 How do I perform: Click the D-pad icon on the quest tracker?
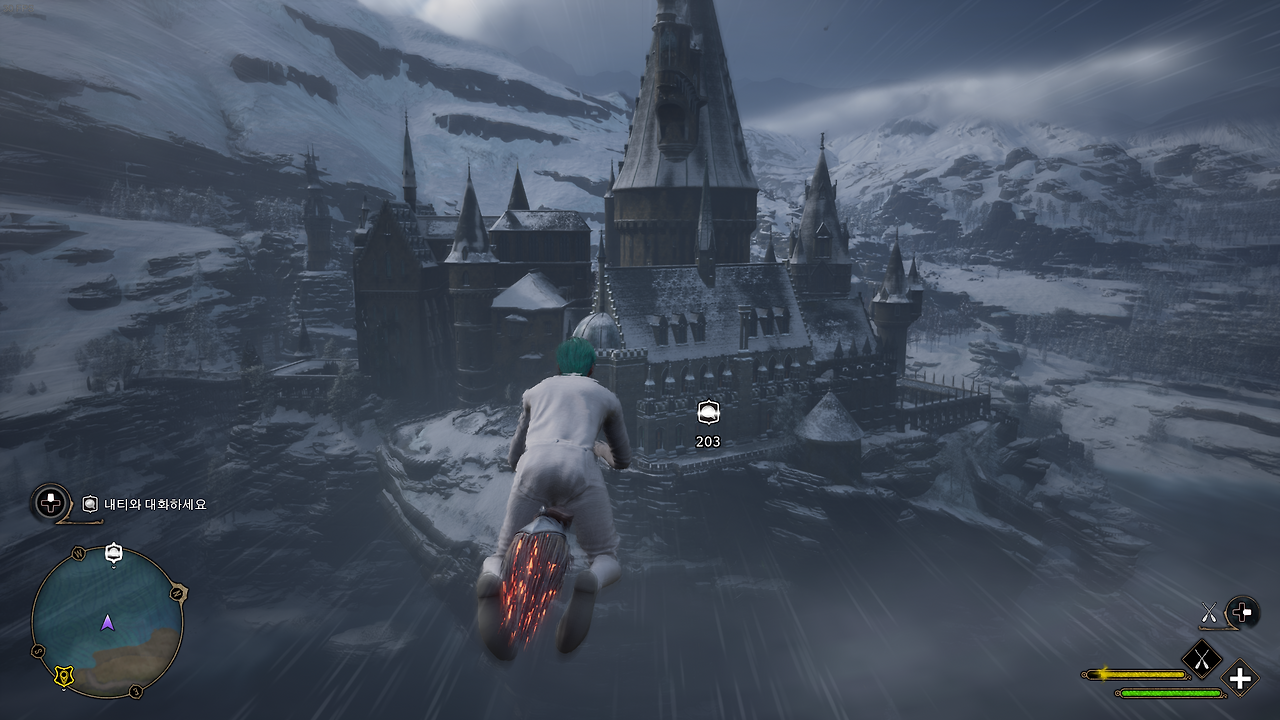click(x=49, y=504)
